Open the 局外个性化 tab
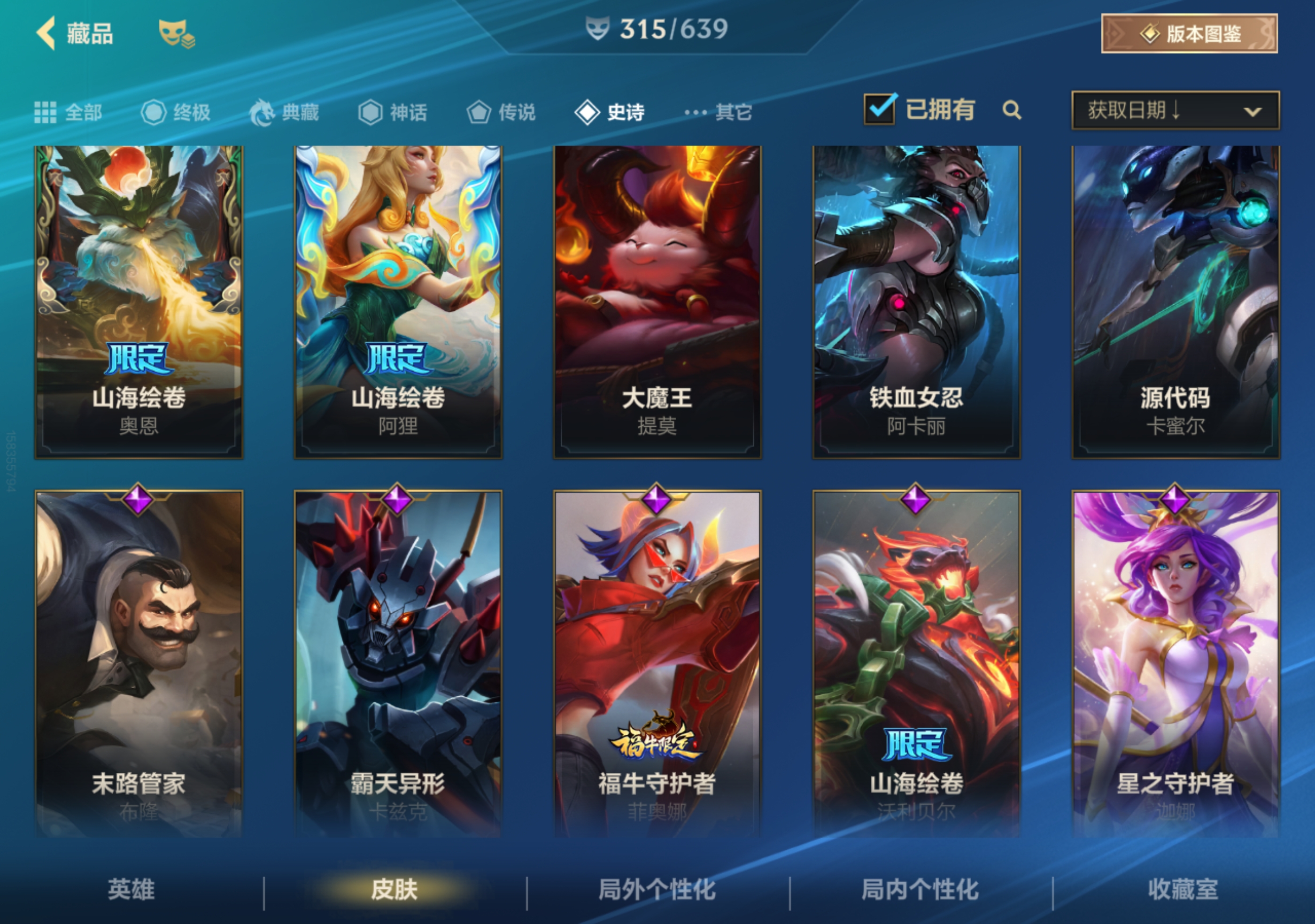Image resolution: width=1315 pixels, height=924 pixels. [x=657, y=889]
